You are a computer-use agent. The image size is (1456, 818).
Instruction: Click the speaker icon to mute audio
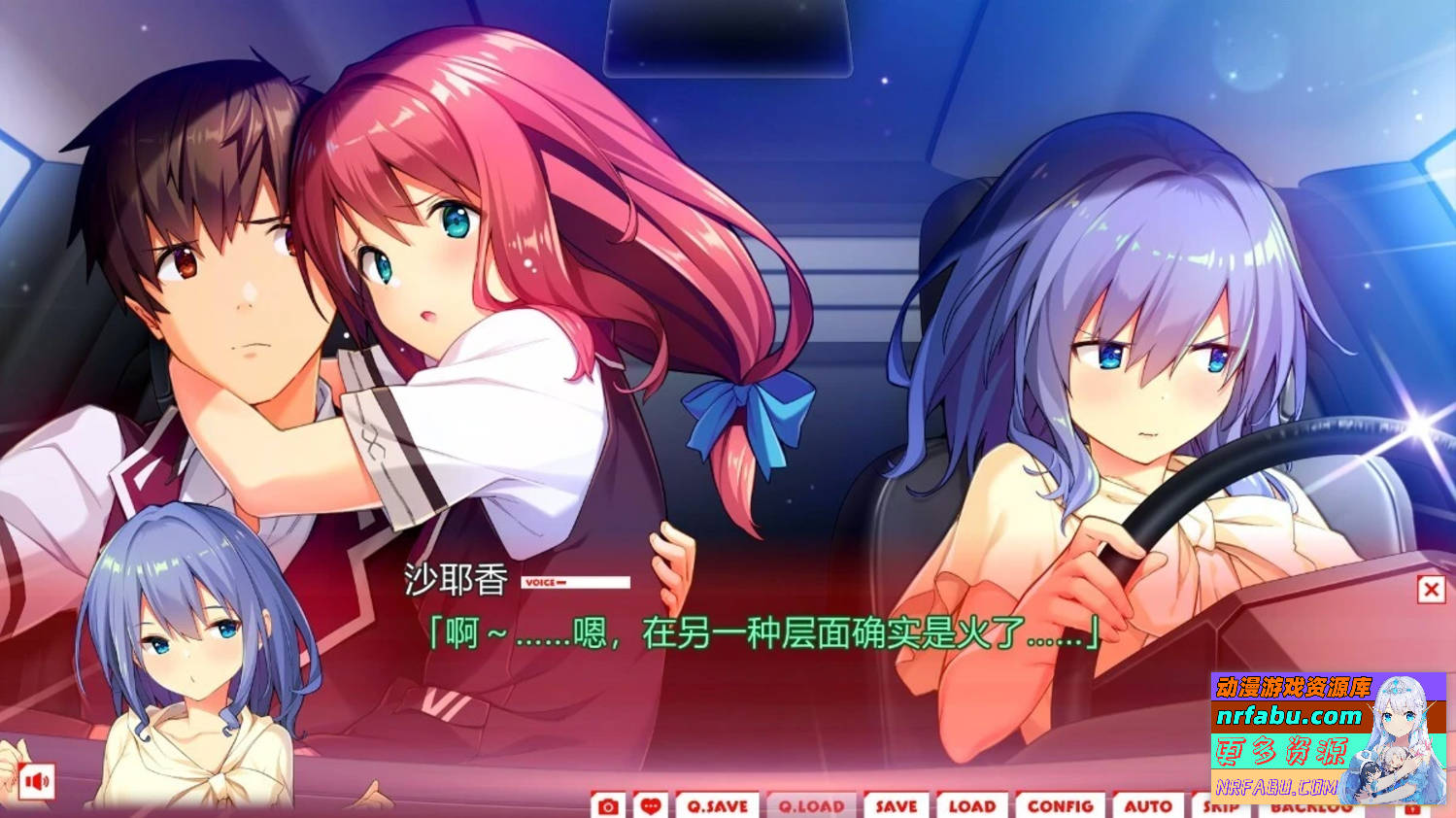36,782
